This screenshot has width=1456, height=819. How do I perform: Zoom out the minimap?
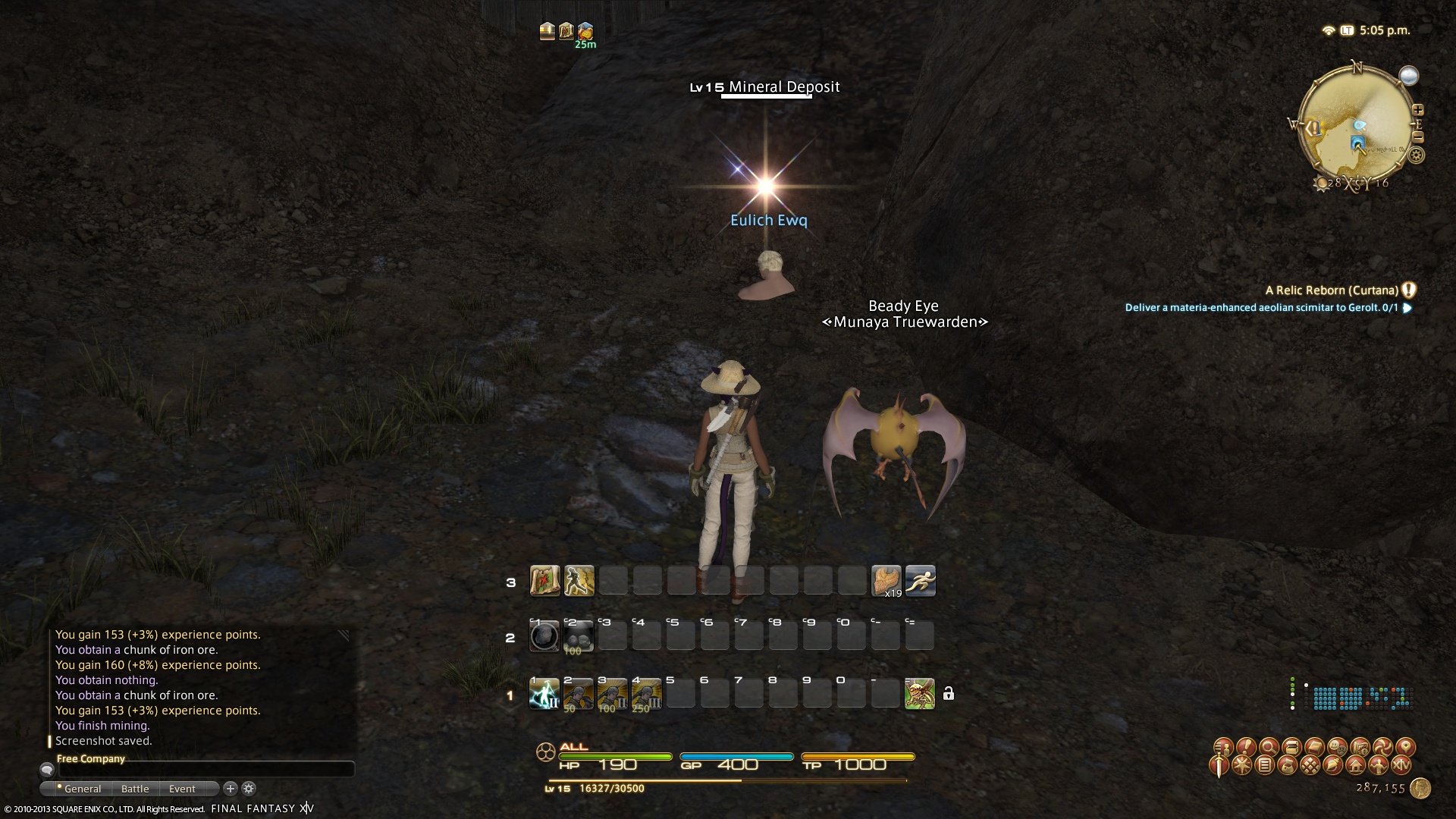1418,137
